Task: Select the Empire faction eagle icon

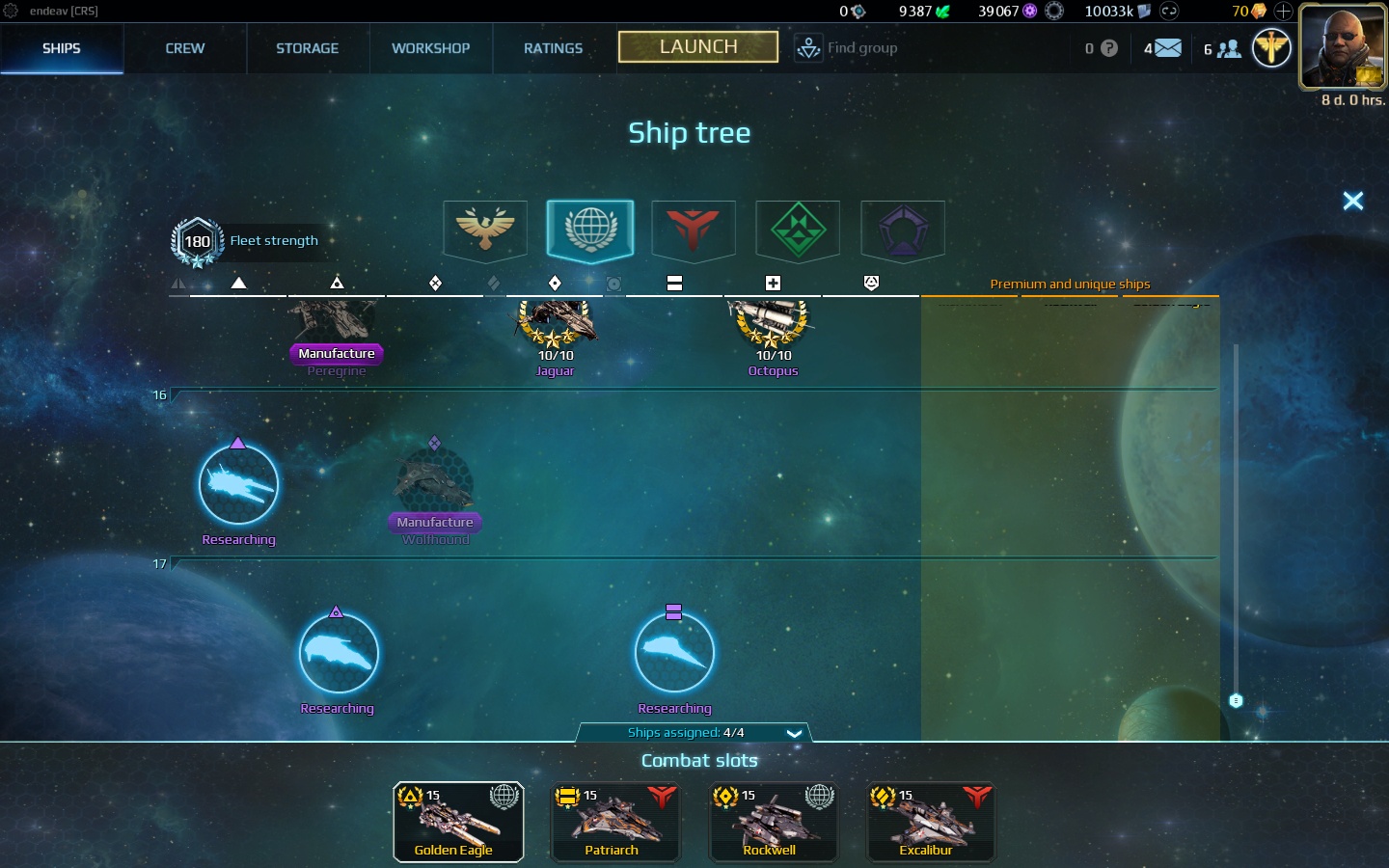Action: [484, 231]
